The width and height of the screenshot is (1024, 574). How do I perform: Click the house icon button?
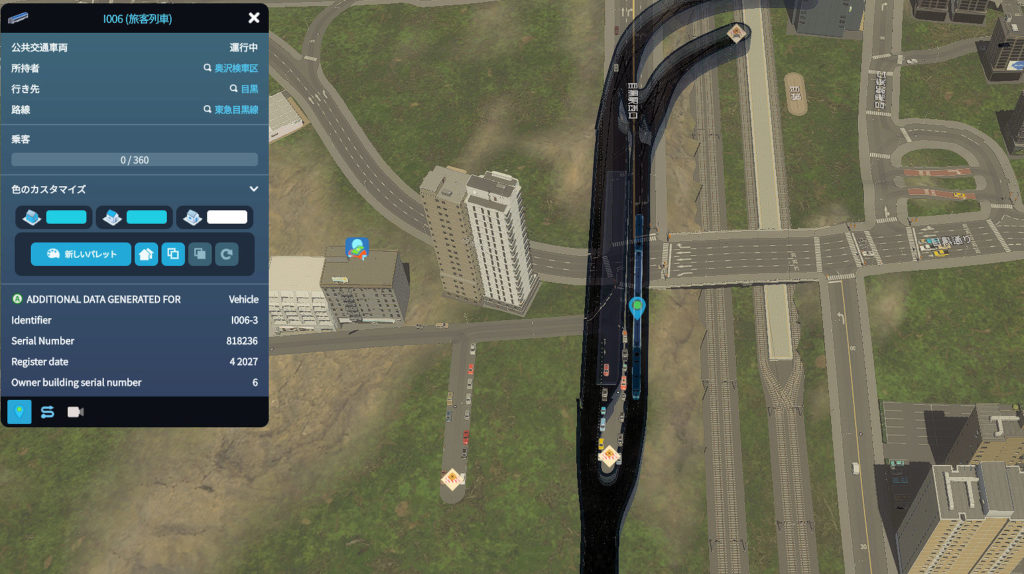click(146, 254)
